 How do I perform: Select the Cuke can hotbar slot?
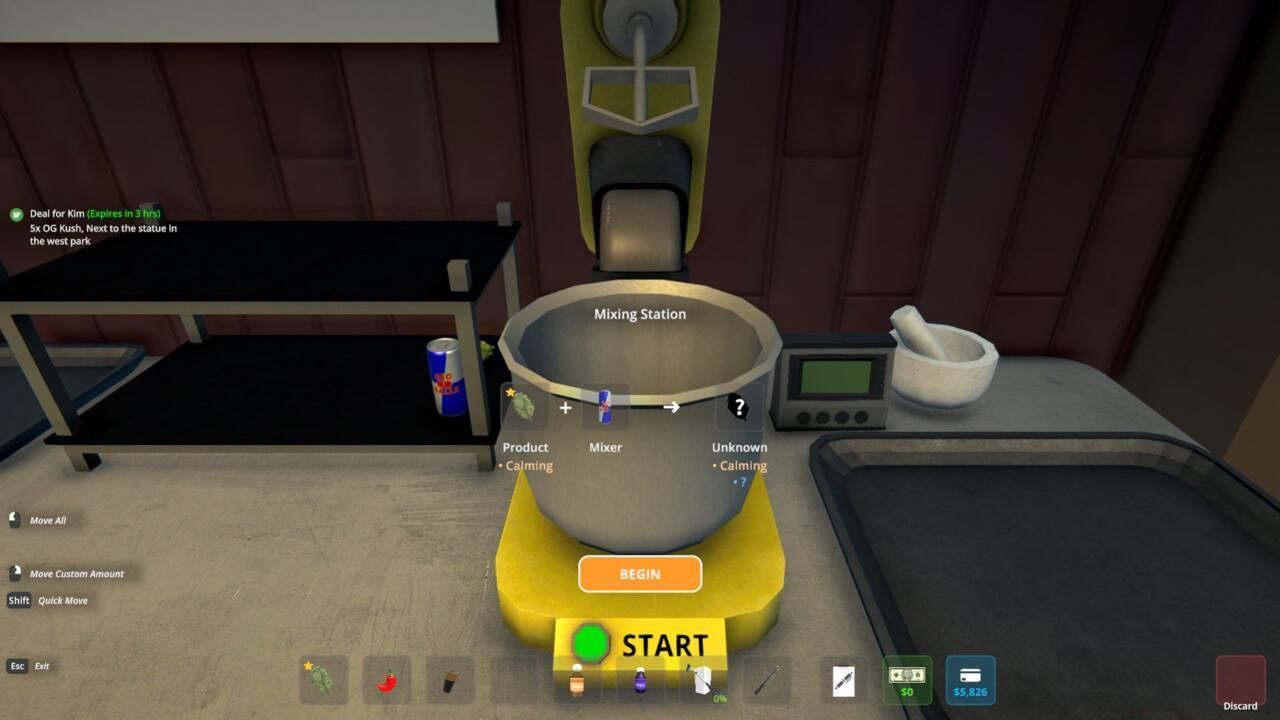pos(448,680)
